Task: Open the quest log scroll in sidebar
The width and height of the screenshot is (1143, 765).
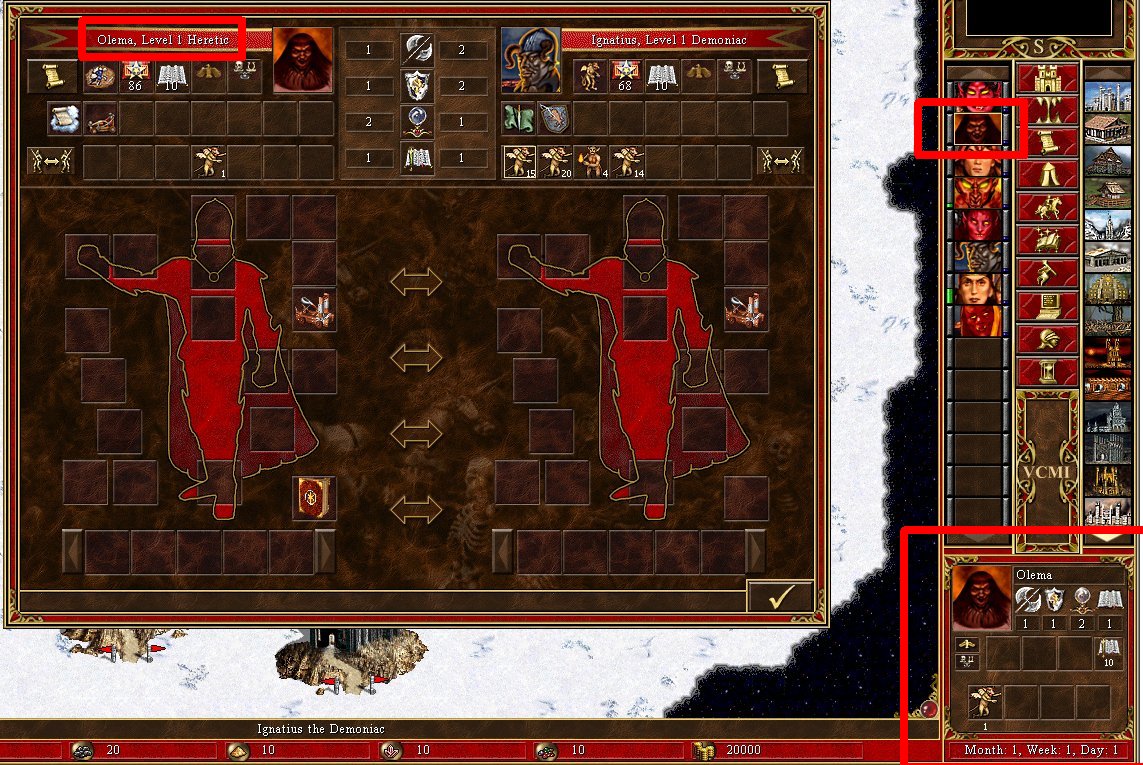Action: [1047, 143]
